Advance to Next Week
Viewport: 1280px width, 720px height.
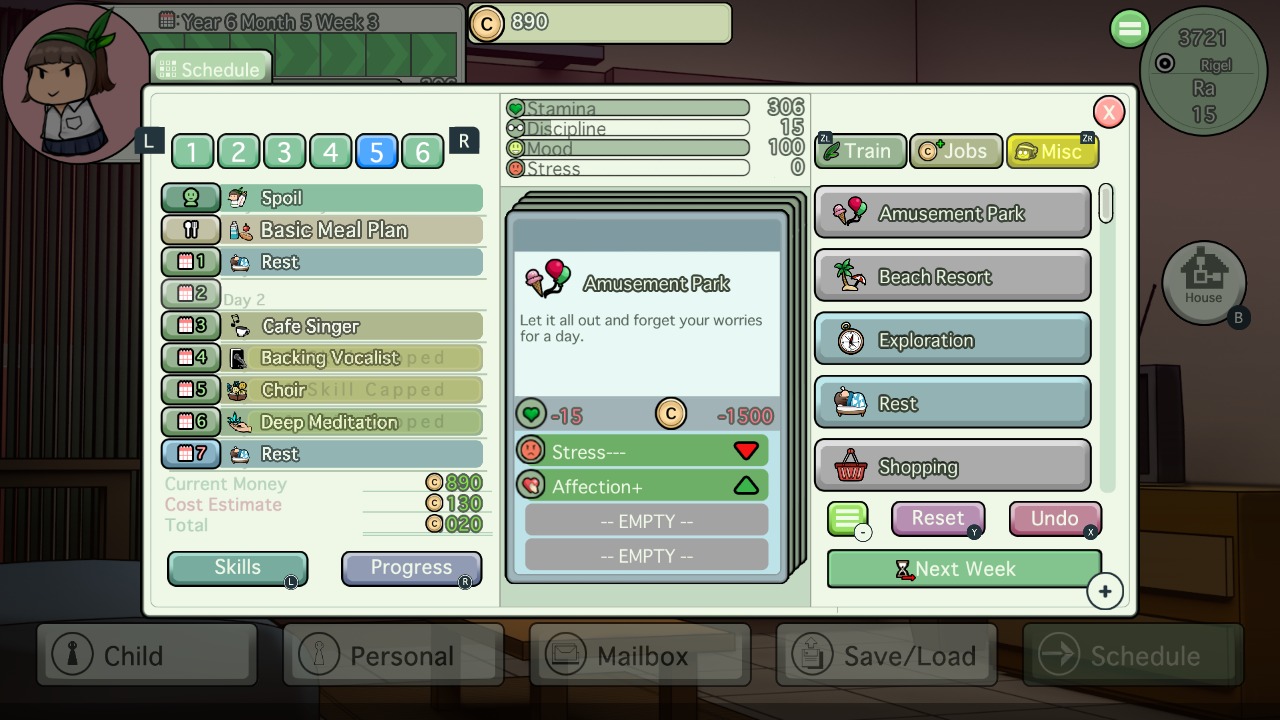[x=964, y=569]
